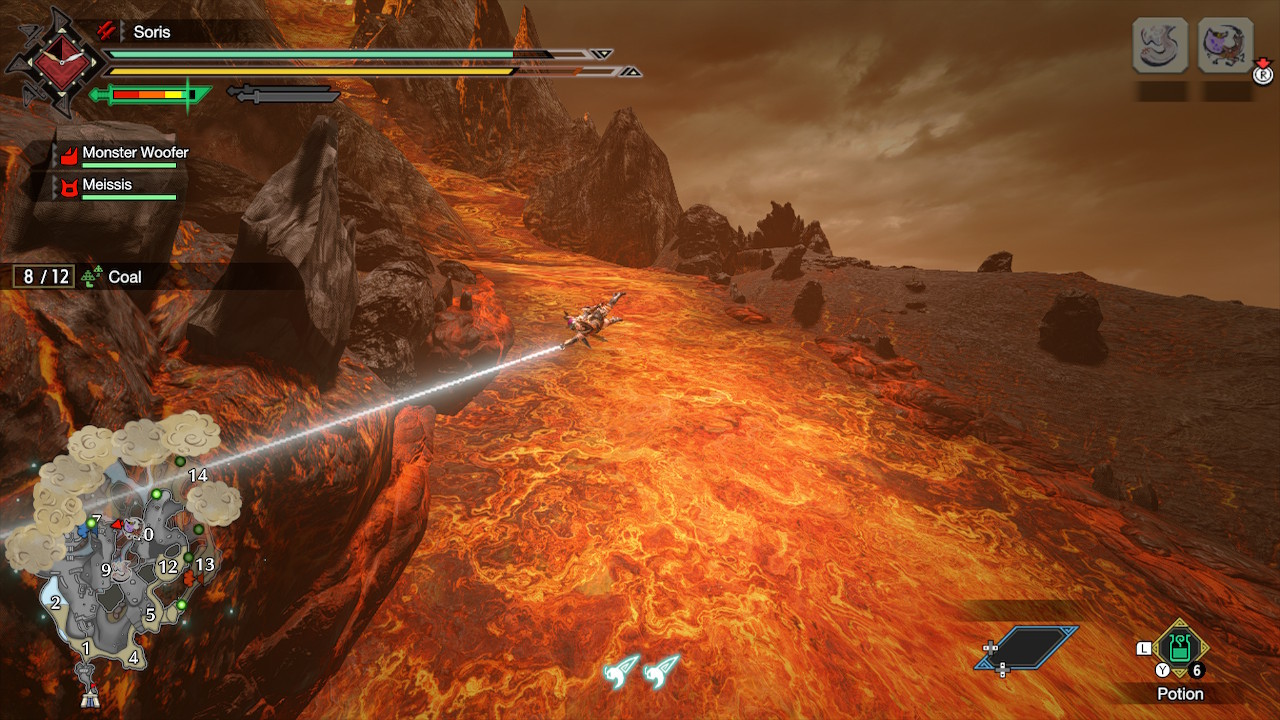Click the left wirebug charge icon

tap(620, 671)
